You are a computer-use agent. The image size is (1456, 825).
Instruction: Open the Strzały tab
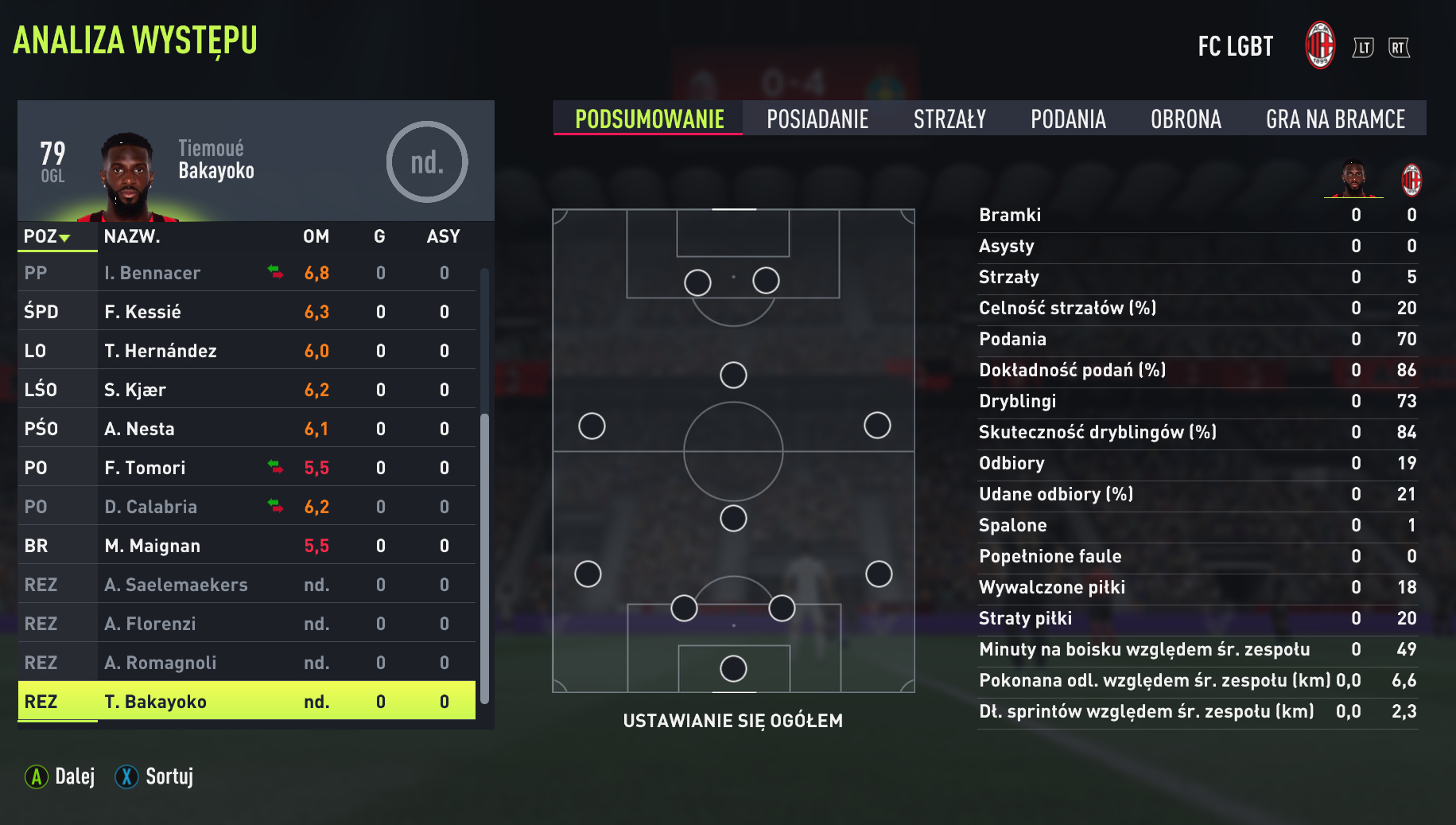pos(949,119)
